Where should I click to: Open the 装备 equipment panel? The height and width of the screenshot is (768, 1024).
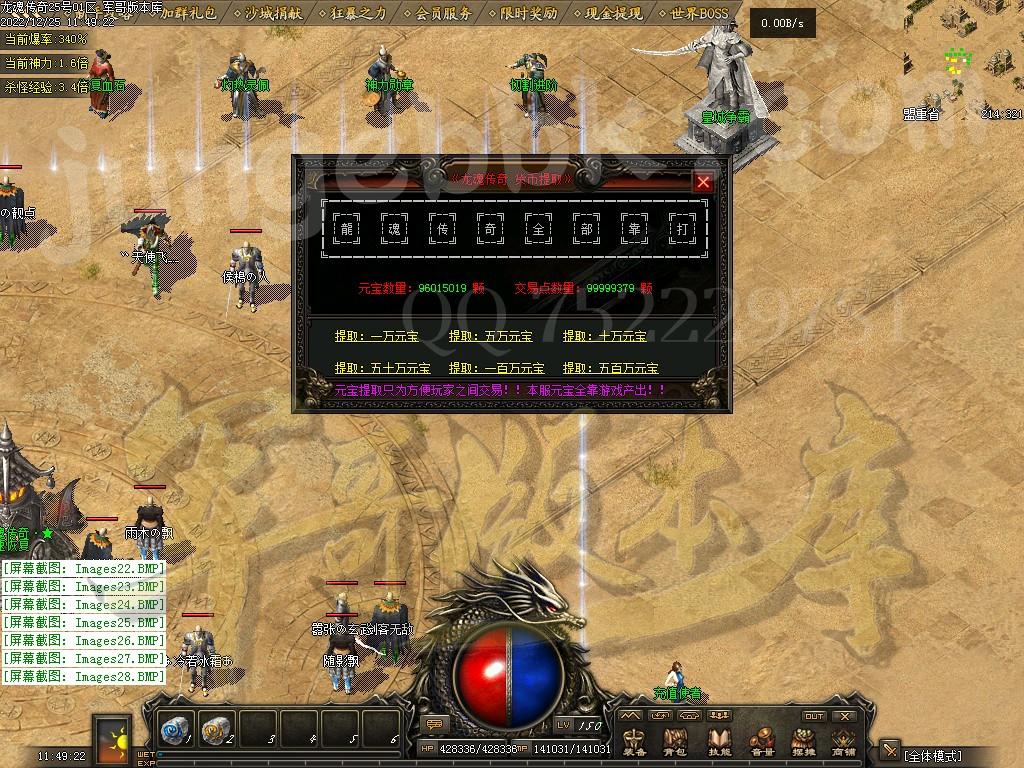(x=634, y=742)
